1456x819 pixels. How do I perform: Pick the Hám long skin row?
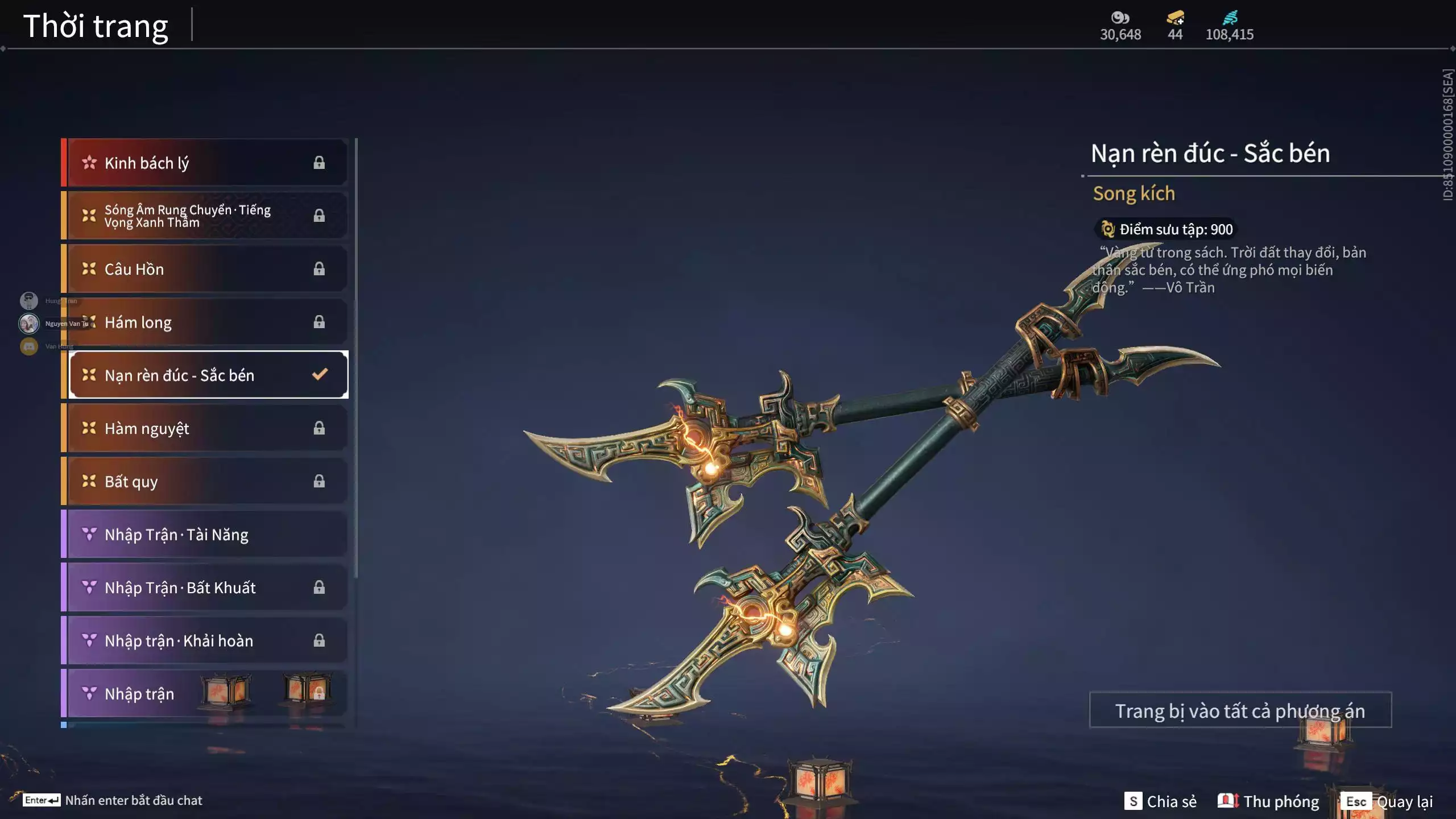pos(205,322)
